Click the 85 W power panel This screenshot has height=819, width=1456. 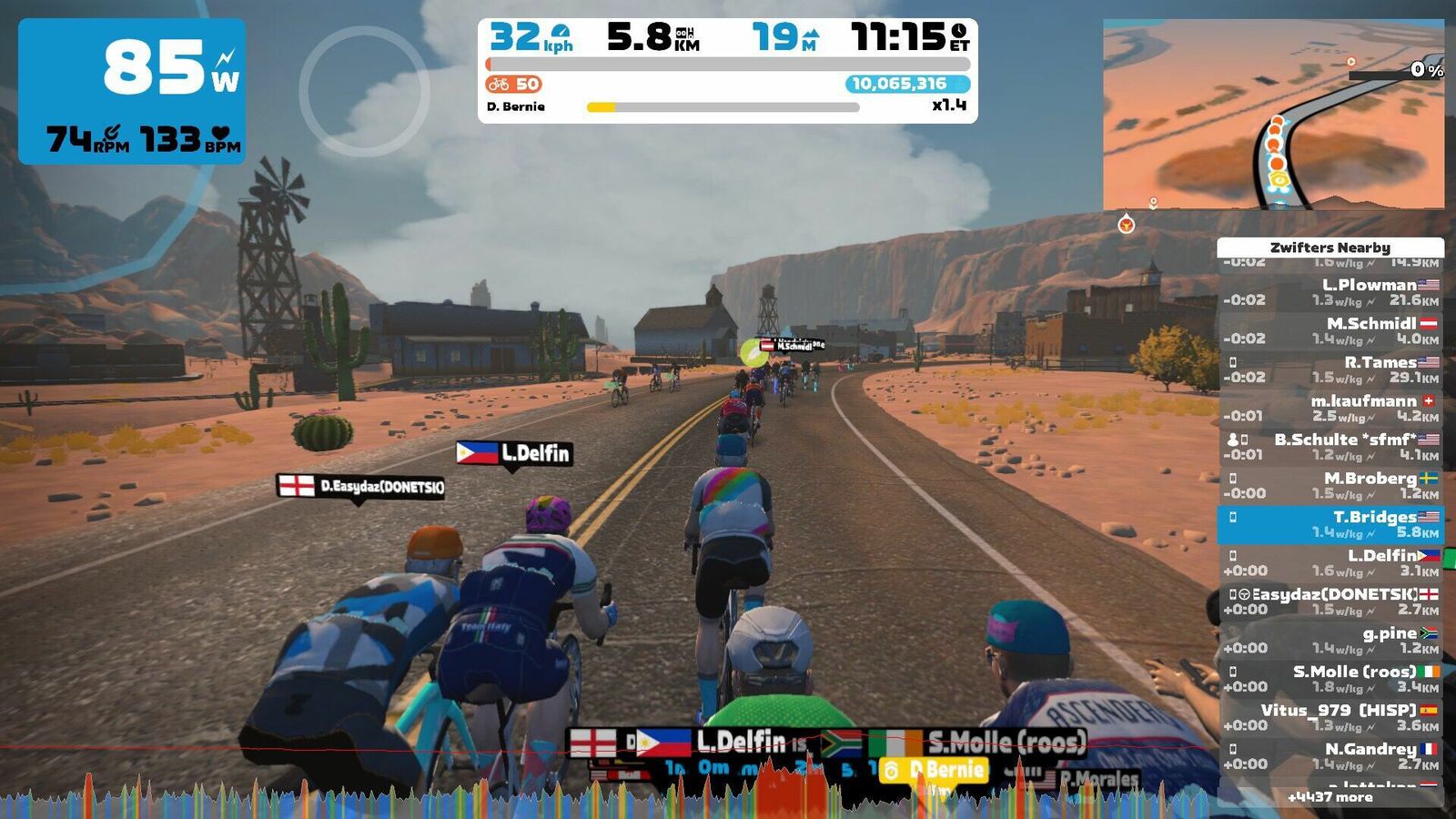tap(132, 91)
